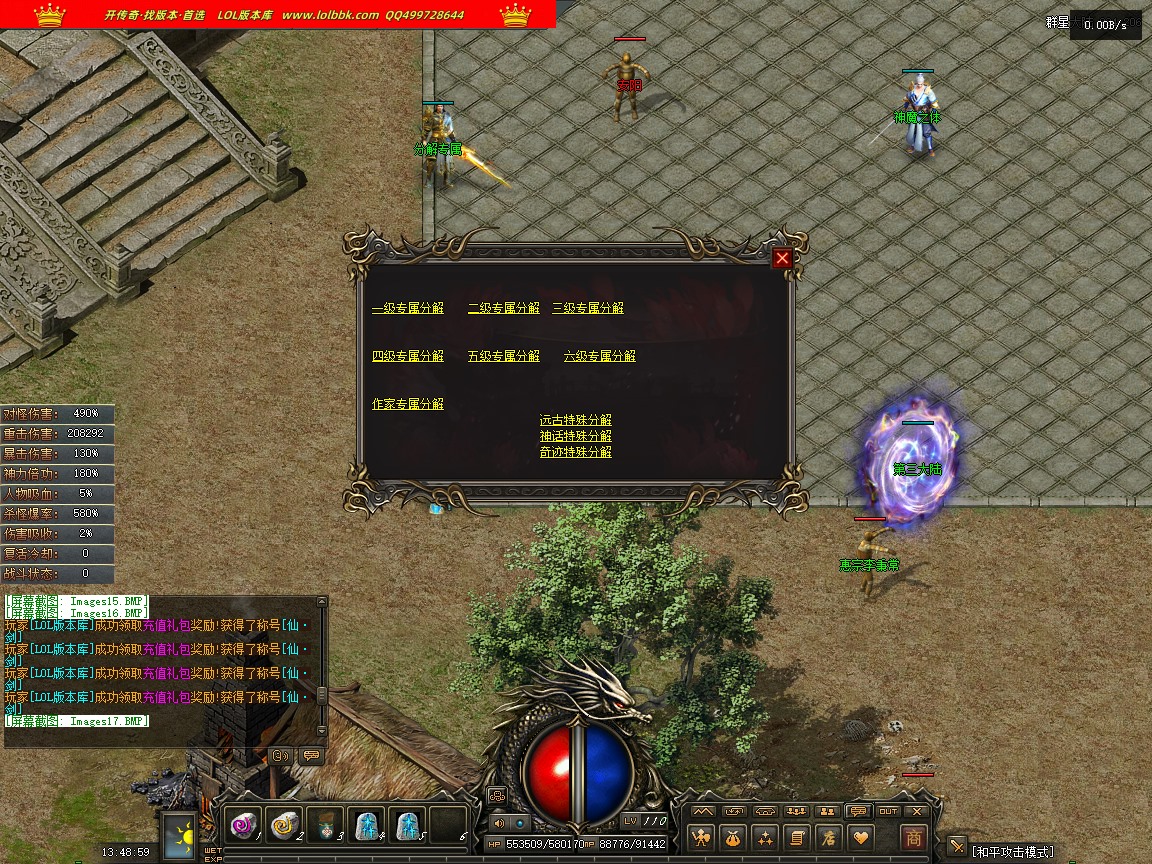Open 三级专属分解 option
Screen dimensions: 1152x864
point(588,308)
